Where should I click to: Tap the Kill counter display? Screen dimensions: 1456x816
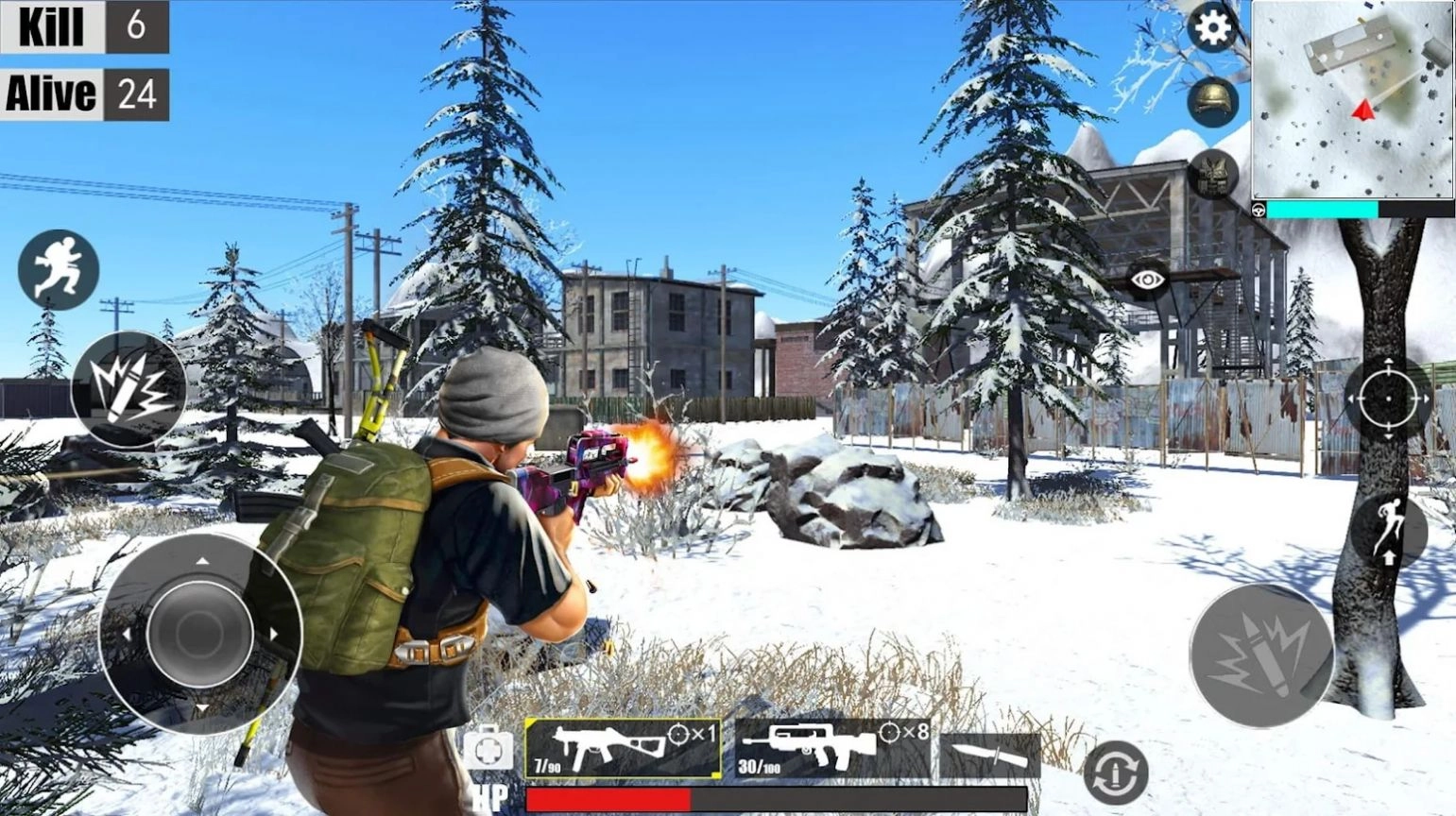point(85,26)
